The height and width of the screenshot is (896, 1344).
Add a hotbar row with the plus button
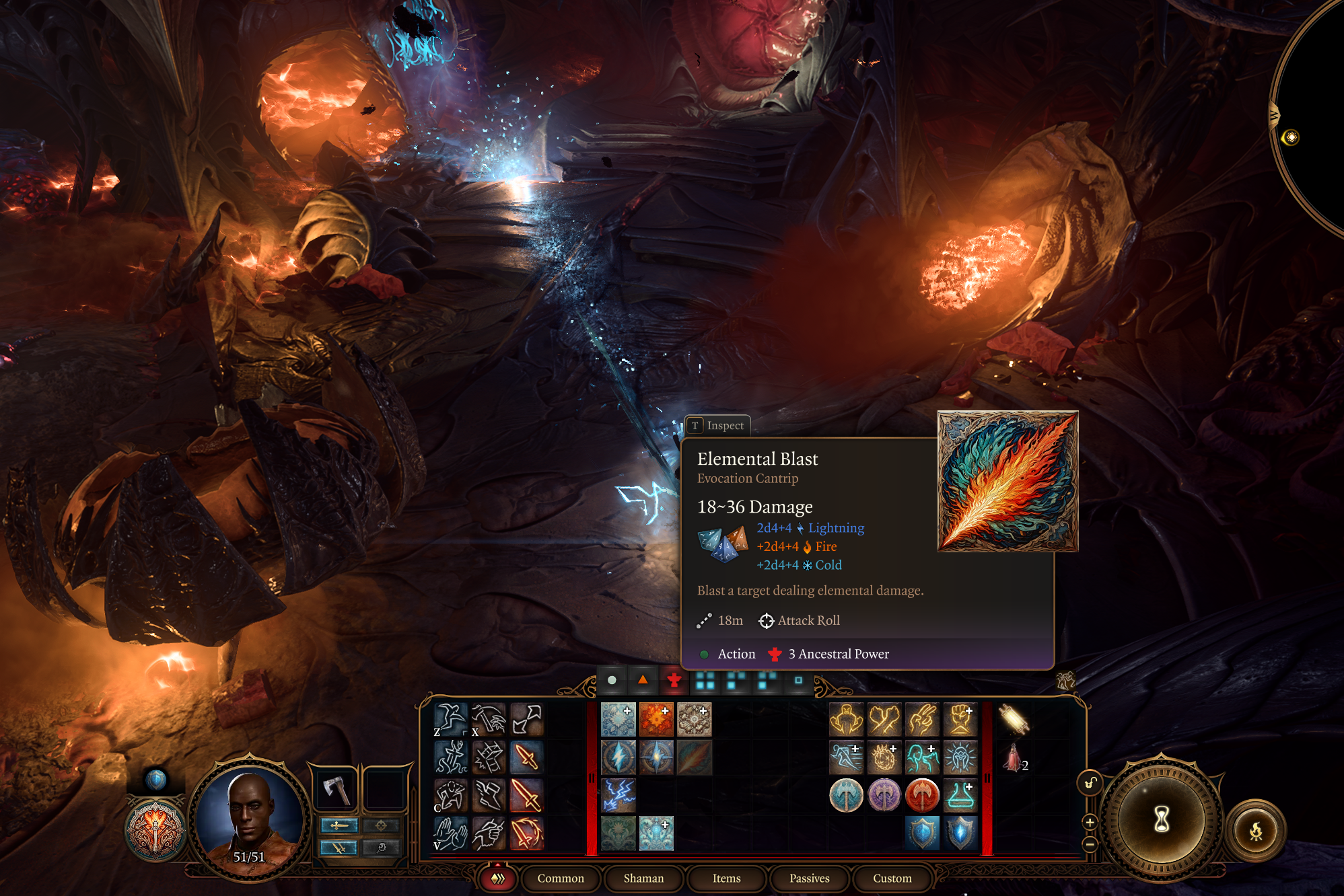coord(1090,822)
